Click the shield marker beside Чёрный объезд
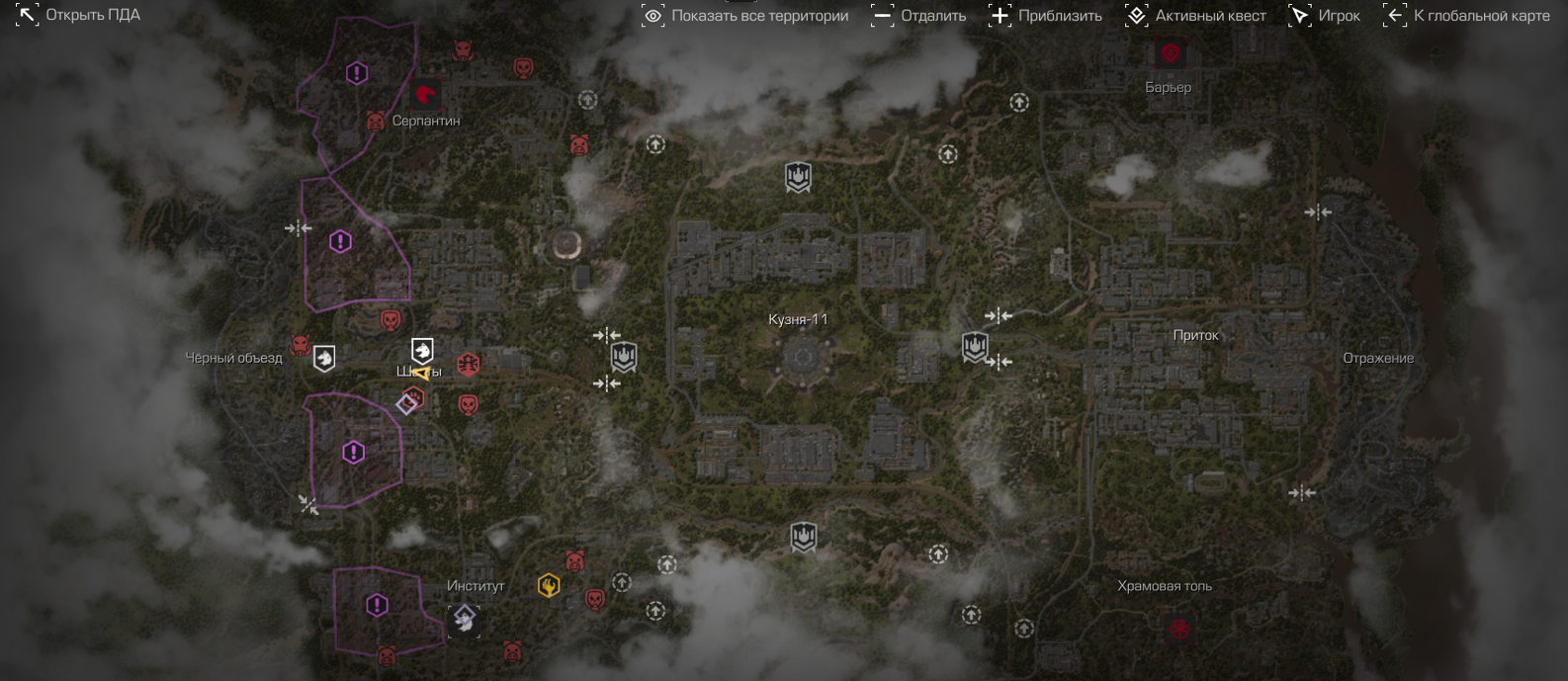Screen dimensions: 1568x681 324,358
